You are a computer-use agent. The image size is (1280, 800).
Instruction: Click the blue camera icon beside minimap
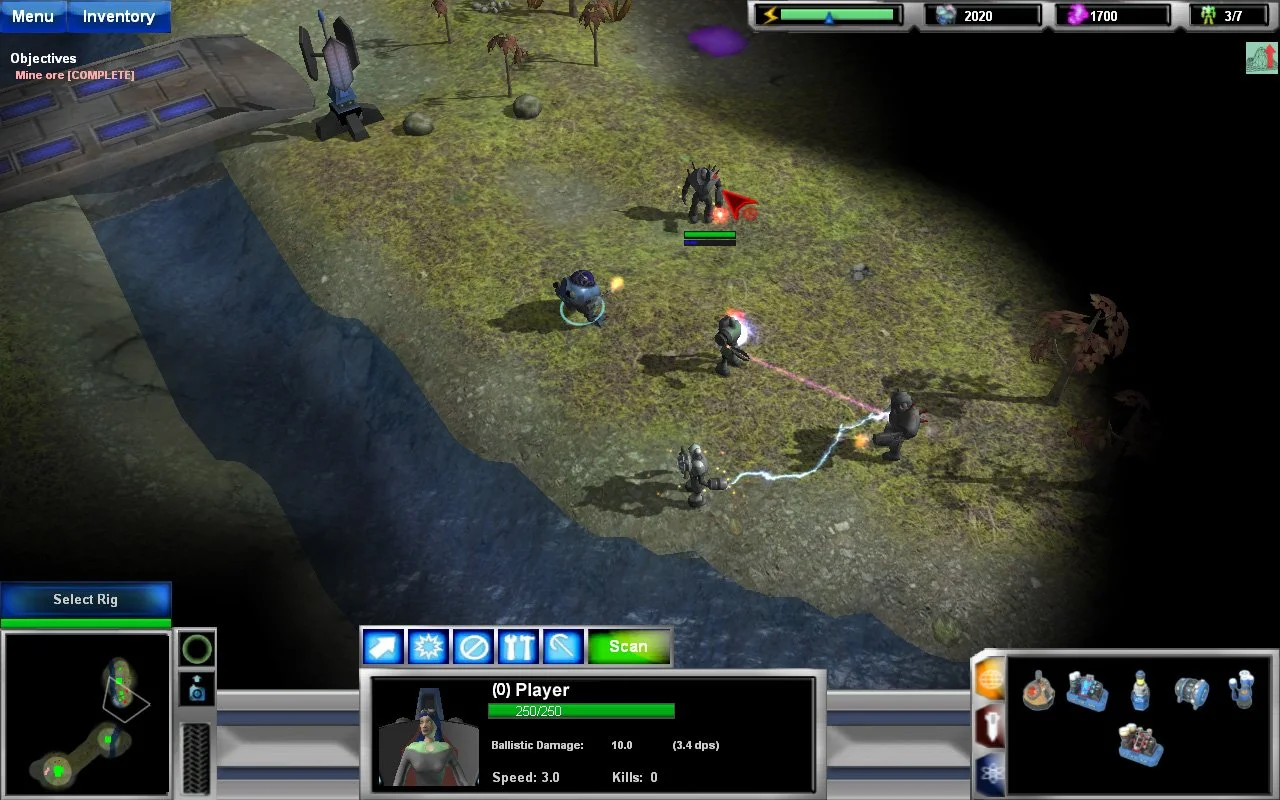tap(197, 690)
